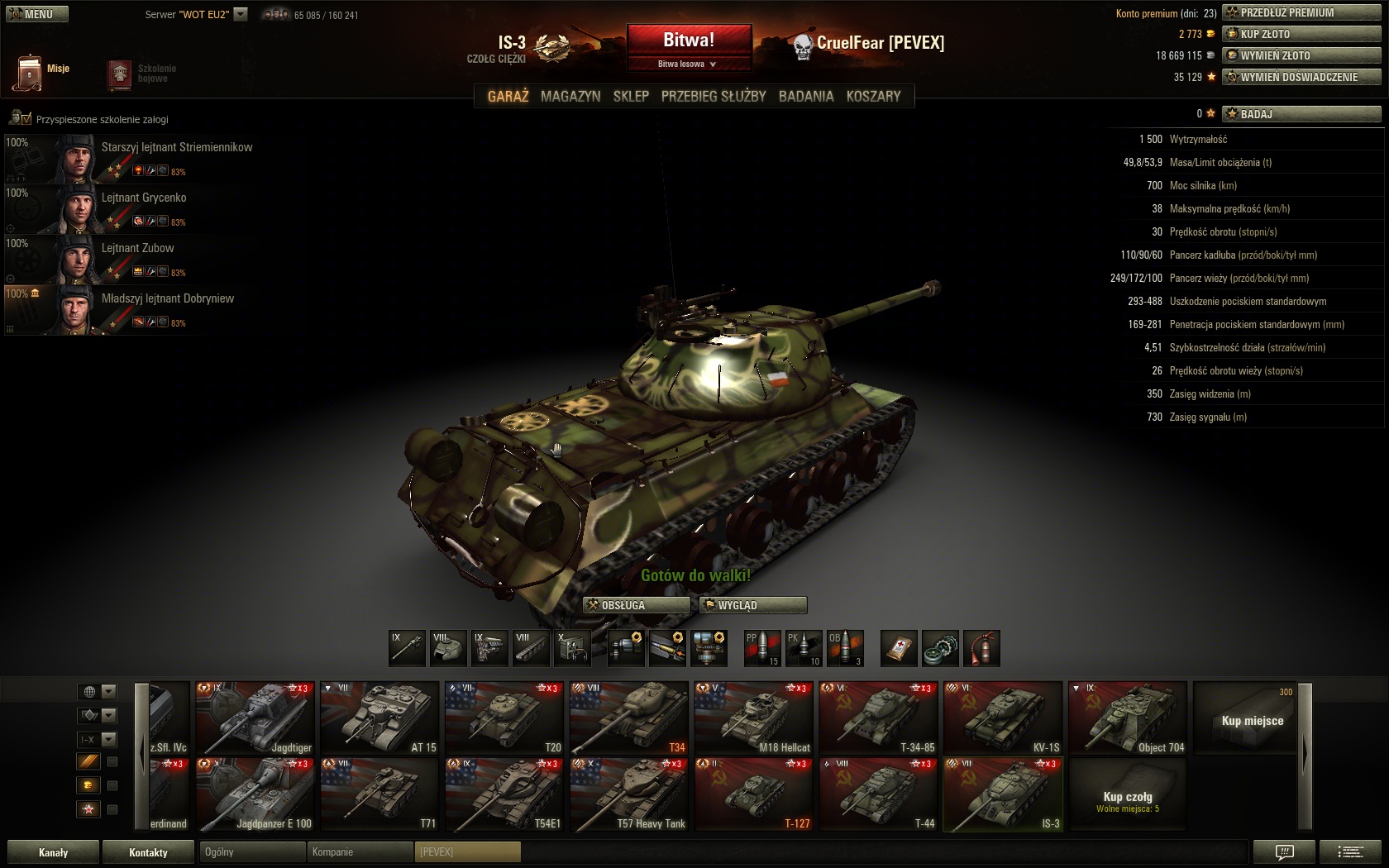Viewport: 1389px width, 868px height.
Task: Select the Object 704 tank
Action: tap(1128, 718)
